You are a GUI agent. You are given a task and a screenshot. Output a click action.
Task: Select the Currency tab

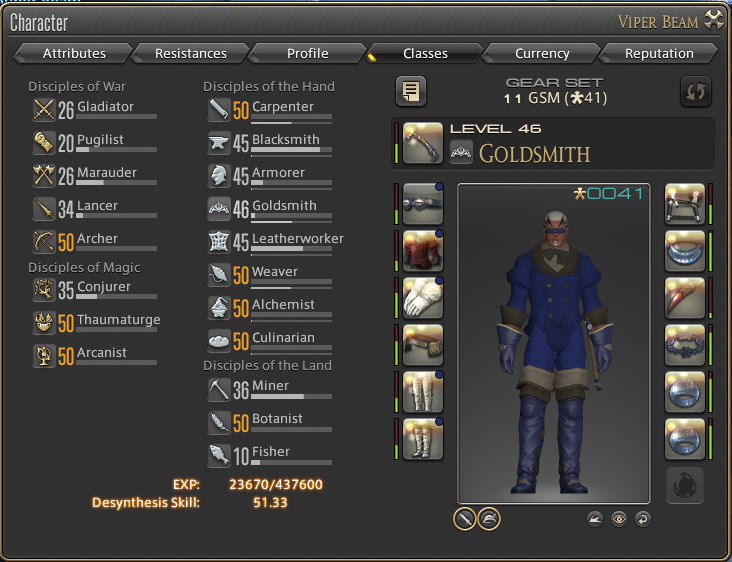pos(542,53)
